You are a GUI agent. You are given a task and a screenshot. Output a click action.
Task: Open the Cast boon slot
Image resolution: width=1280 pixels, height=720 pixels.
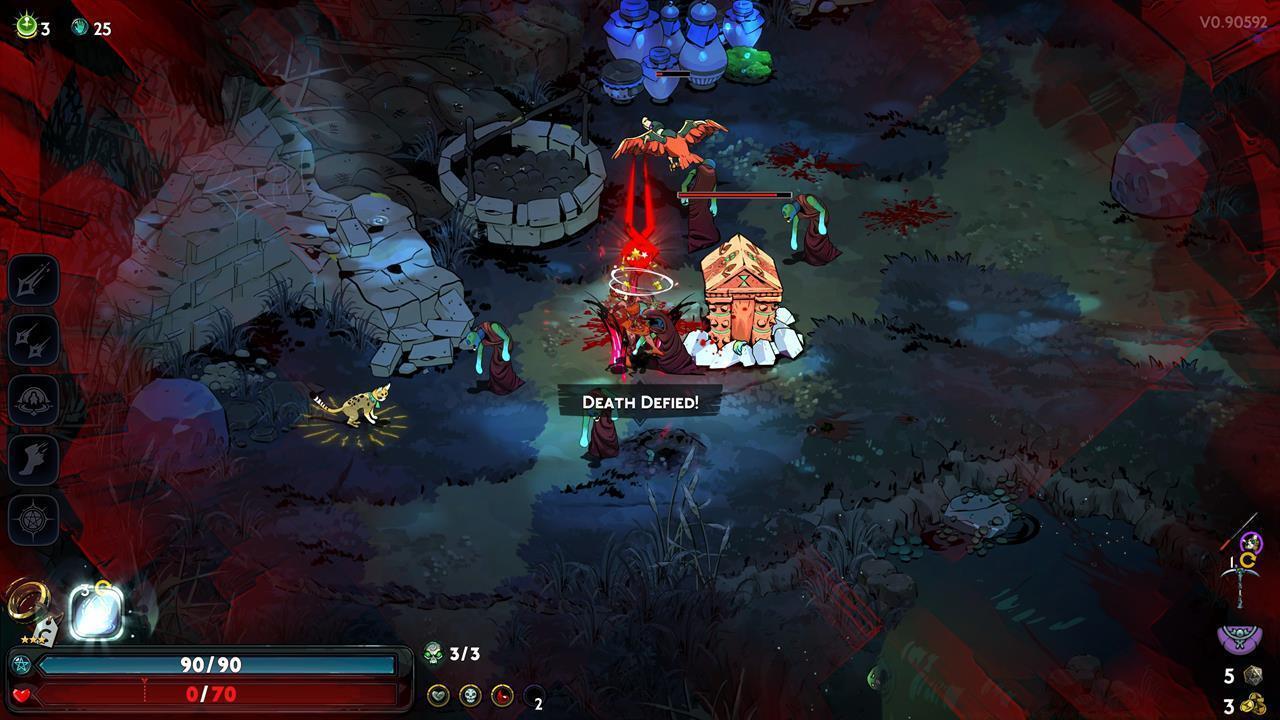click(x=34, y=400)
